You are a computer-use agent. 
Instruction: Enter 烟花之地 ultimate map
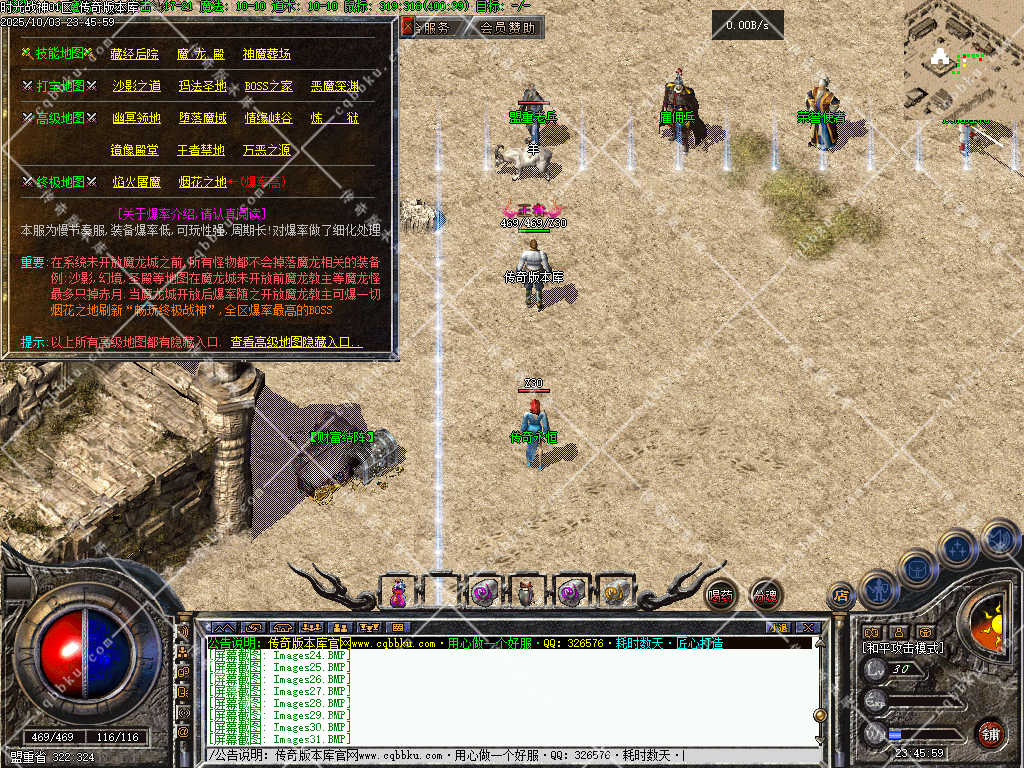[202, 182]
